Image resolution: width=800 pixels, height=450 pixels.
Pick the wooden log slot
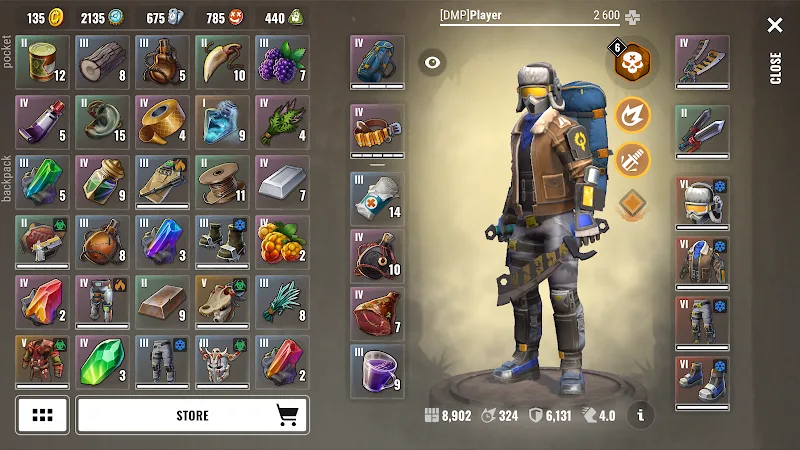(x=102, y=62)
